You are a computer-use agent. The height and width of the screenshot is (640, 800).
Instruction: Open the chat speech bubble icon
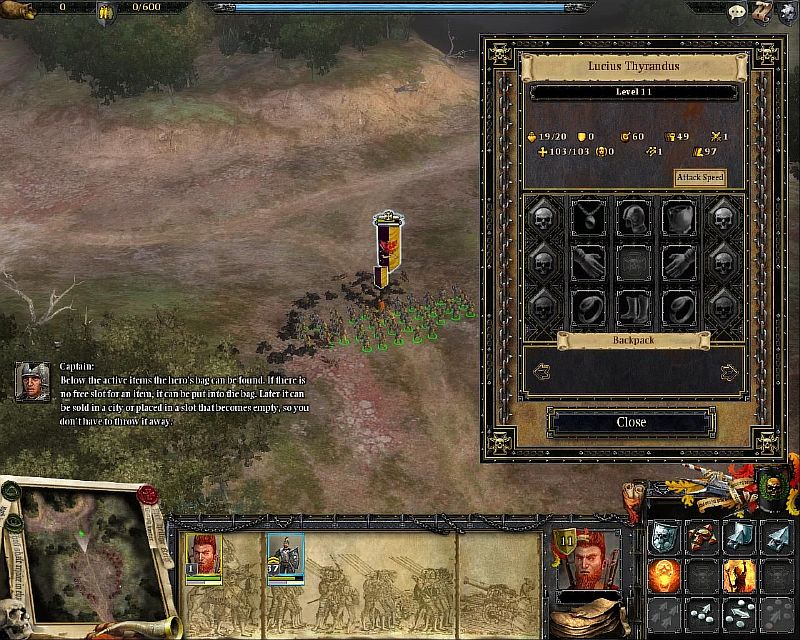737,12
